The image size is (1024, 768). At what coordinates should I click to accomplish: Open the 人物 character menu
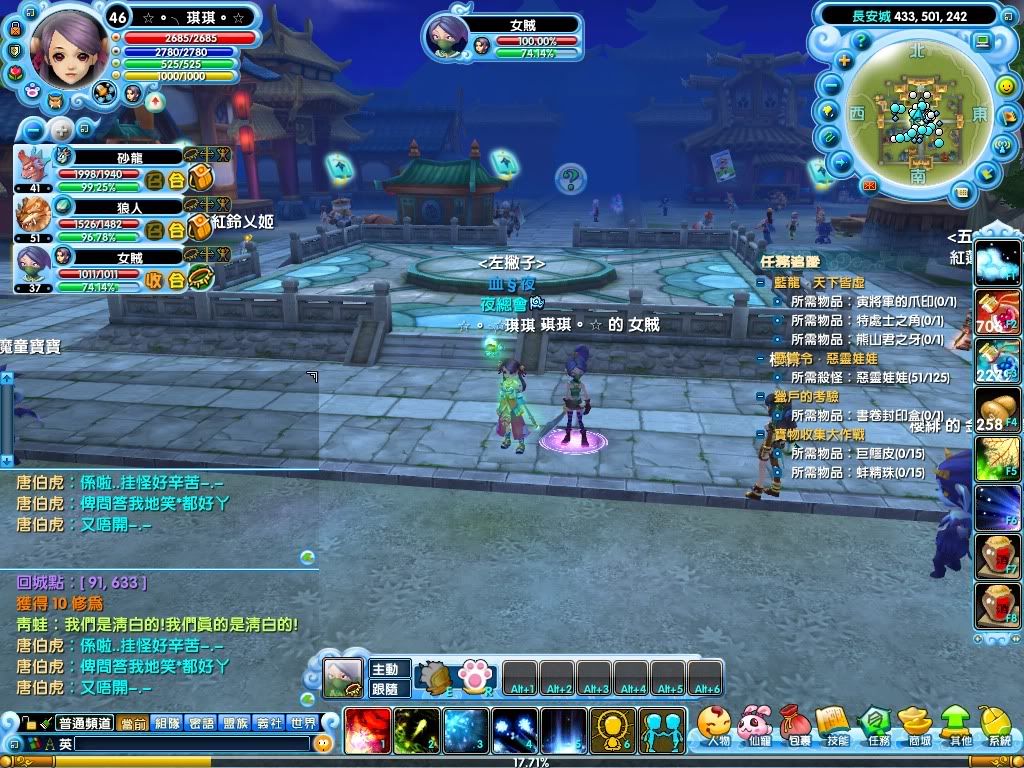click(714, 724)
